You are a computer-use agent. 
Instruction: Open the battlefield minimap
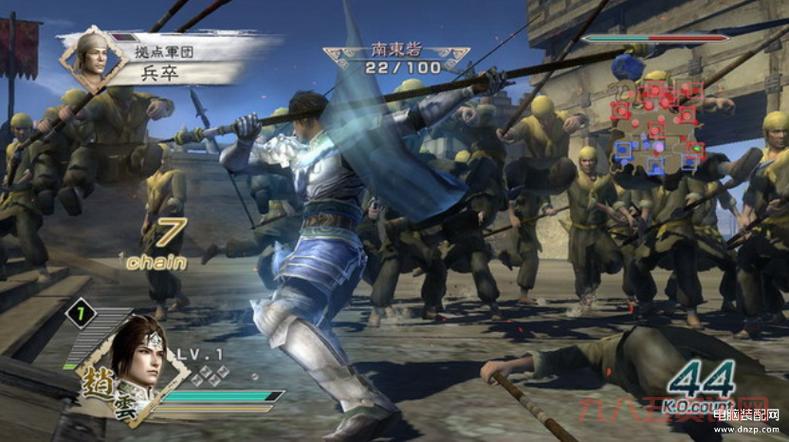[x=656, y=125]
